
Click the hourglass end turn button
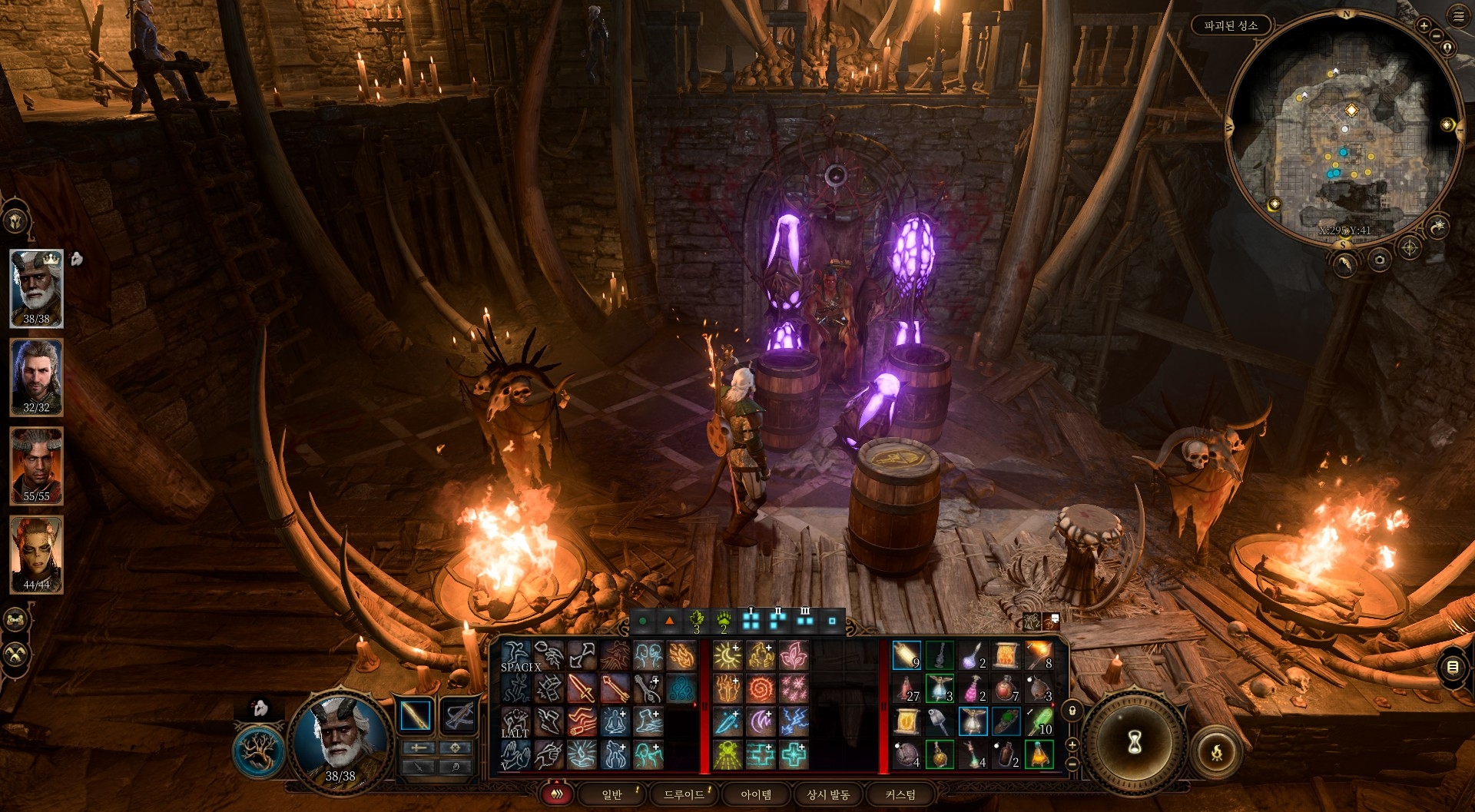tap(1134, 742)
